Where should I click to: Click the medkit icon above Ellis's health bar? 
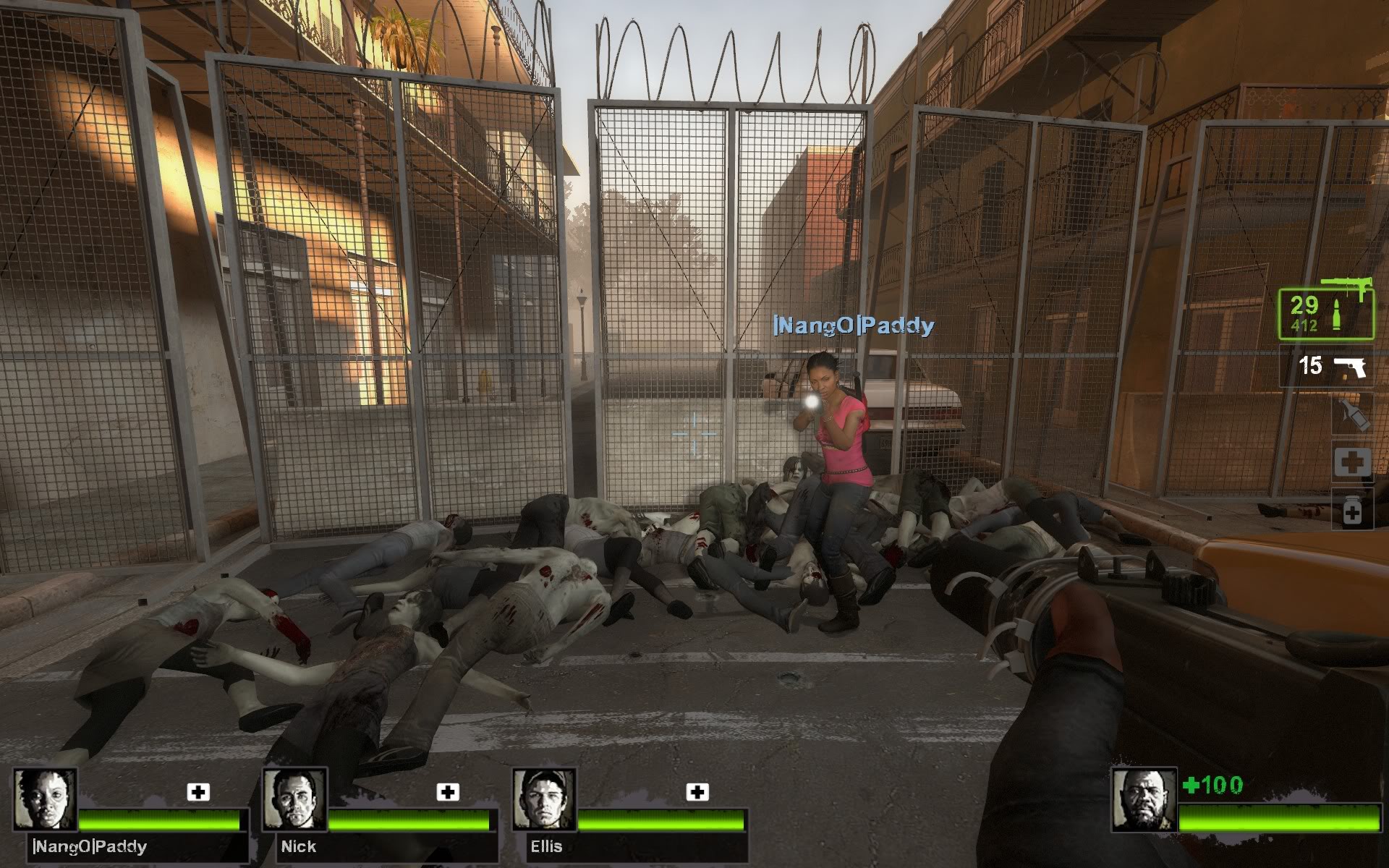point(697,792)
